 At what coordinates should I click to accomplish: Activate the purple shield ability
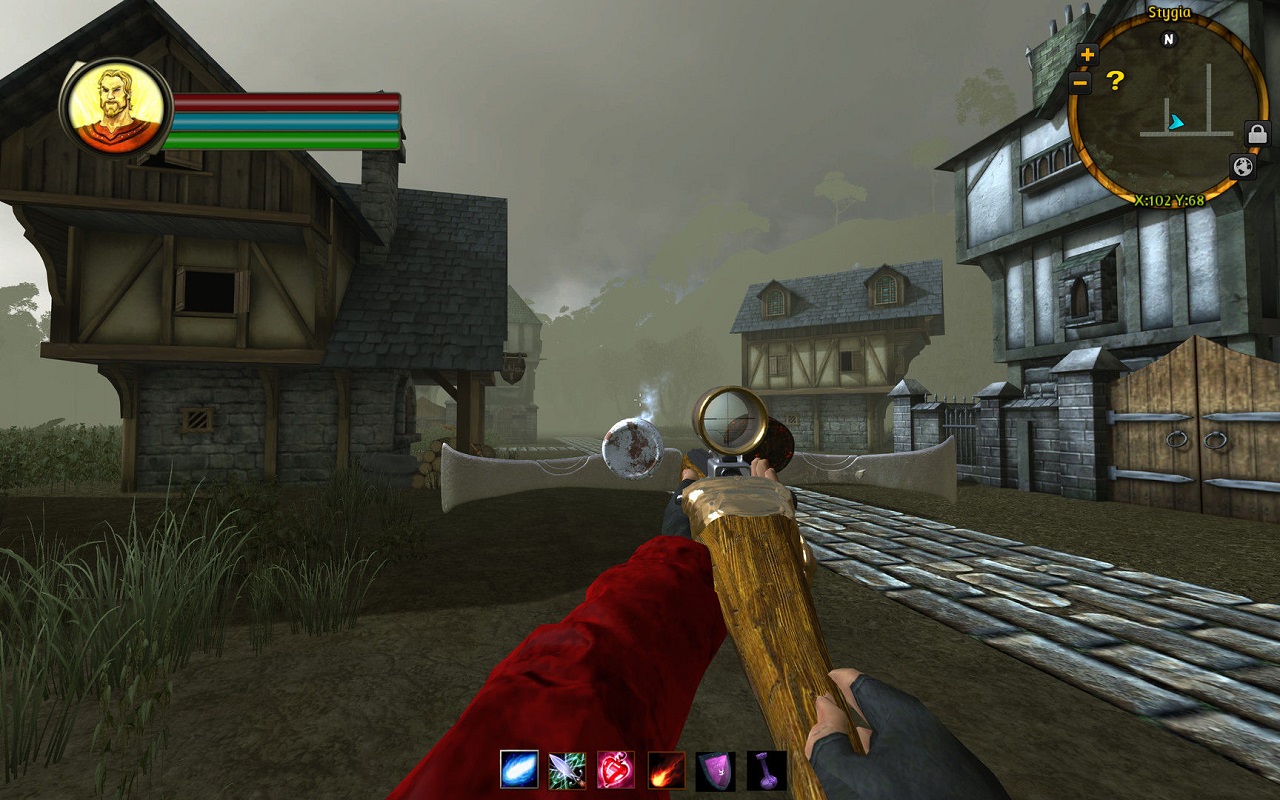click(x=715, y=770)
